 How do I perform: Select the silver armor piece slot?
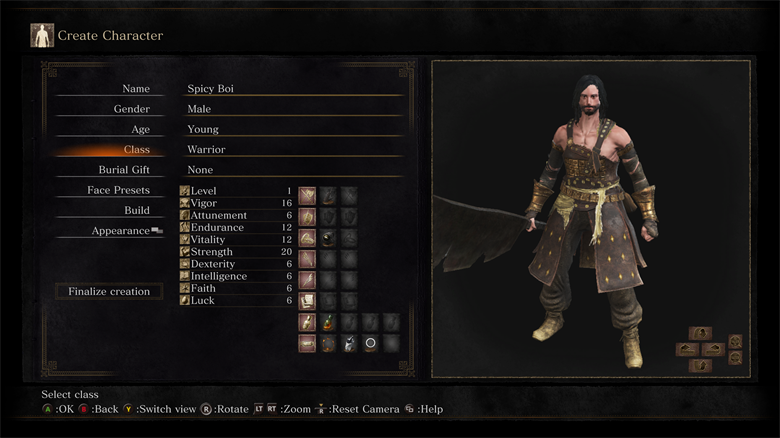click(349, 343)
